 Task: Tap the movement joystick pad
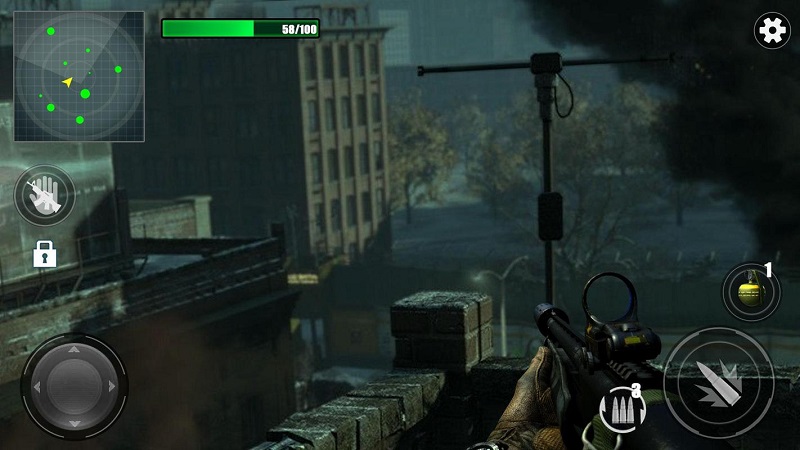coord(74,384)
